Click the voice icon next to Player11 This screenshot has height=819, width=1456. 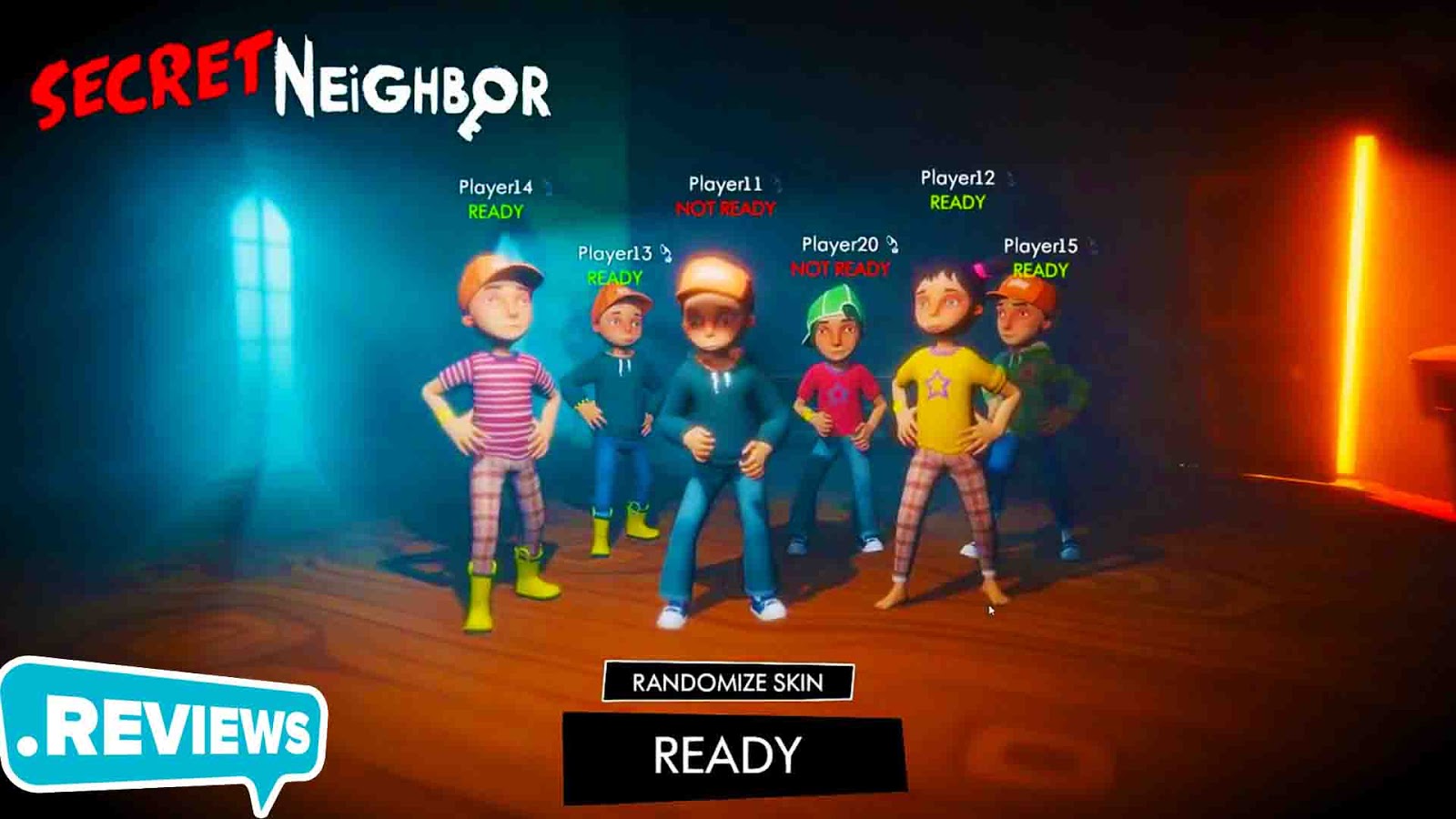(777, 182)
